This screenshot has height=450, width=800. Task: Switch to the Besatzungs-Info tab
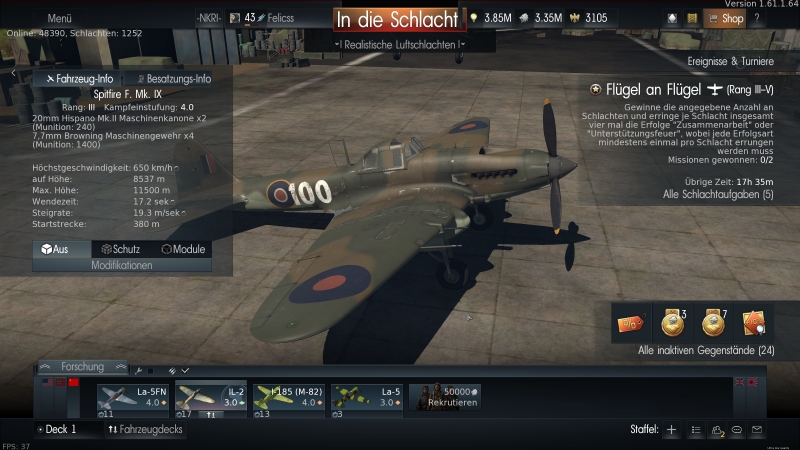pyautogui.click(x=172, y=78)
